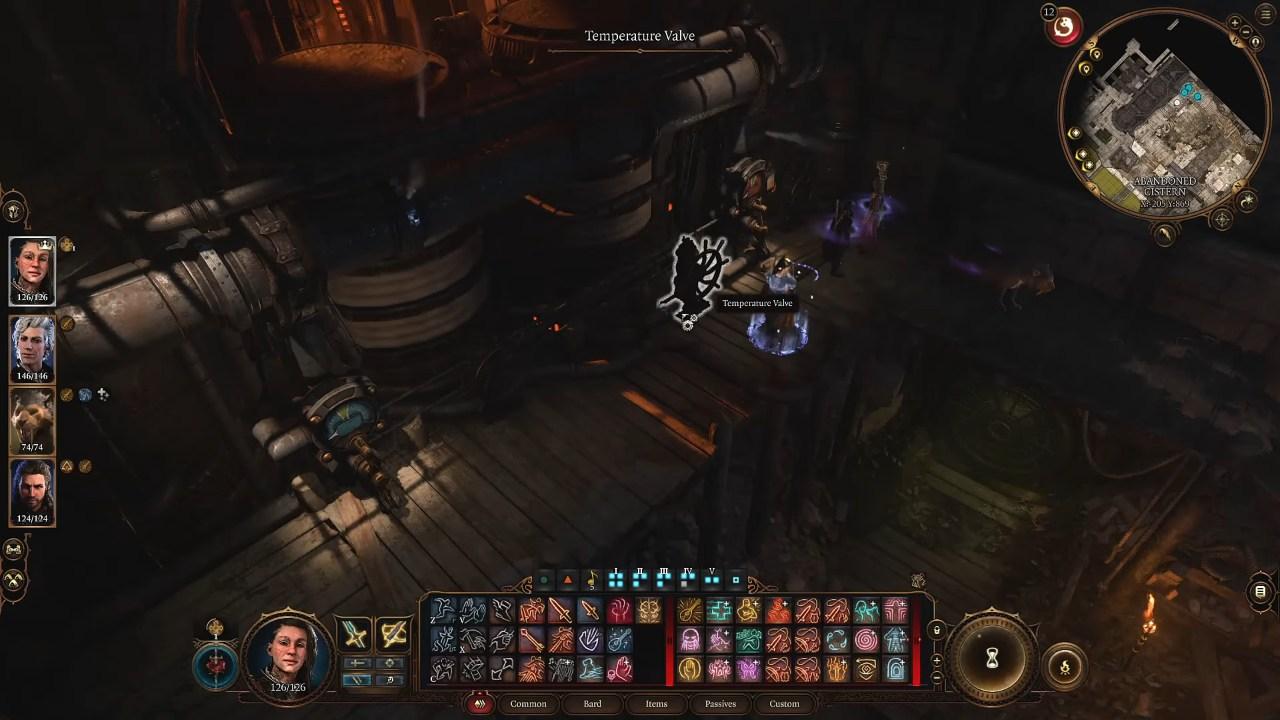Open the Abandoned Cistern minimap
Screen dimensions: 1280x720
tap(1162, 125)
